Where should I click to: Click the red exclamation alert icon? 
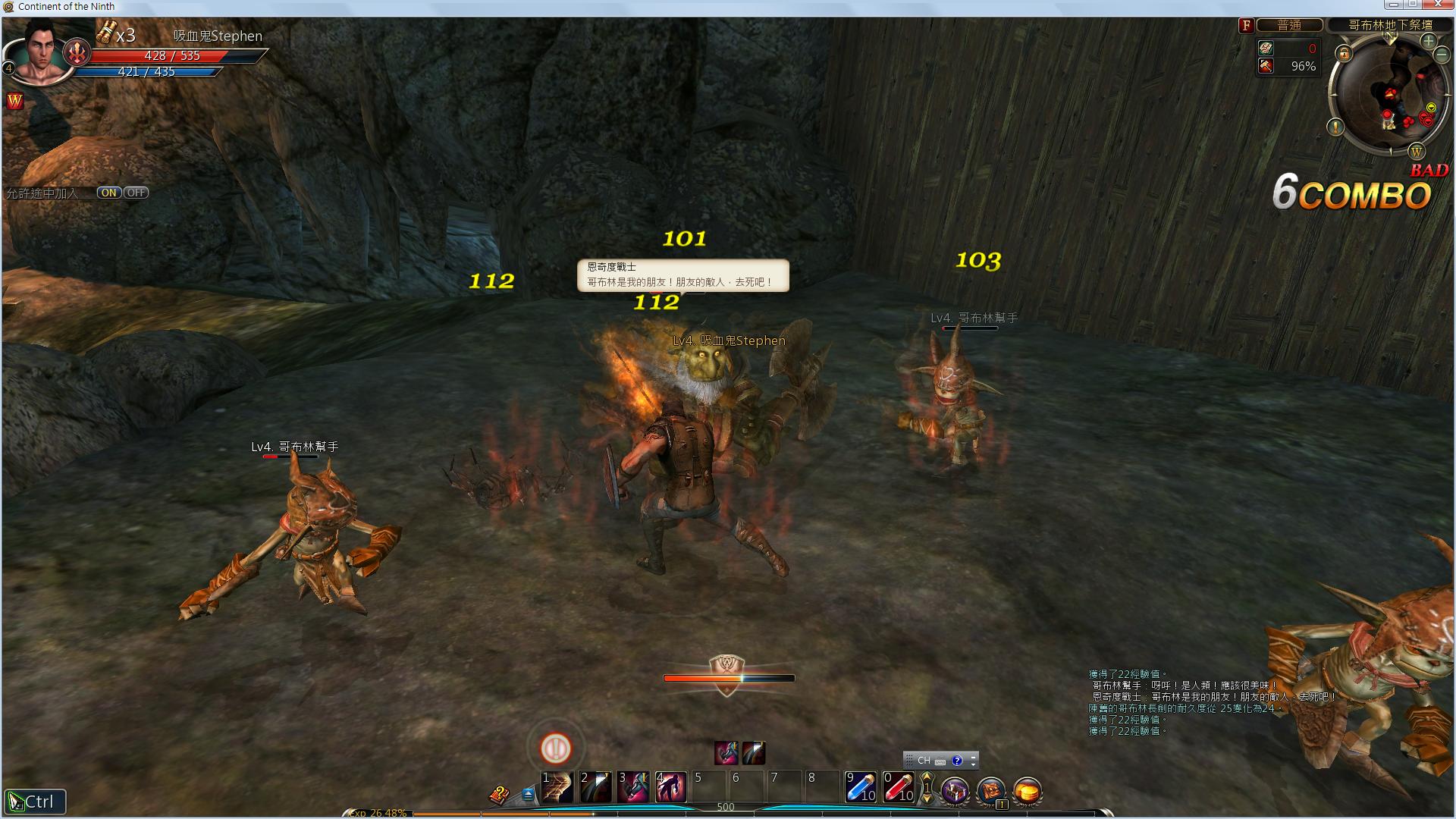click(x=556, y=748)
